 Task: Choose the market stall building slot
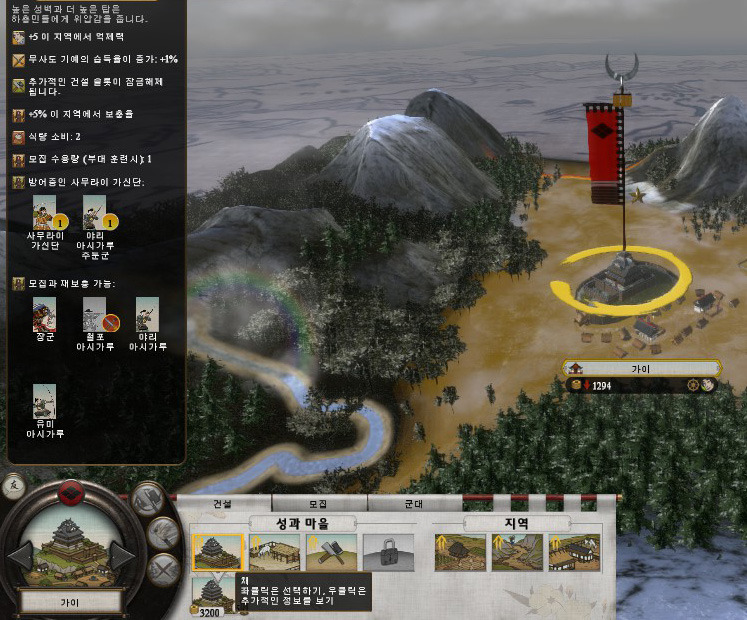click(276, 551)
